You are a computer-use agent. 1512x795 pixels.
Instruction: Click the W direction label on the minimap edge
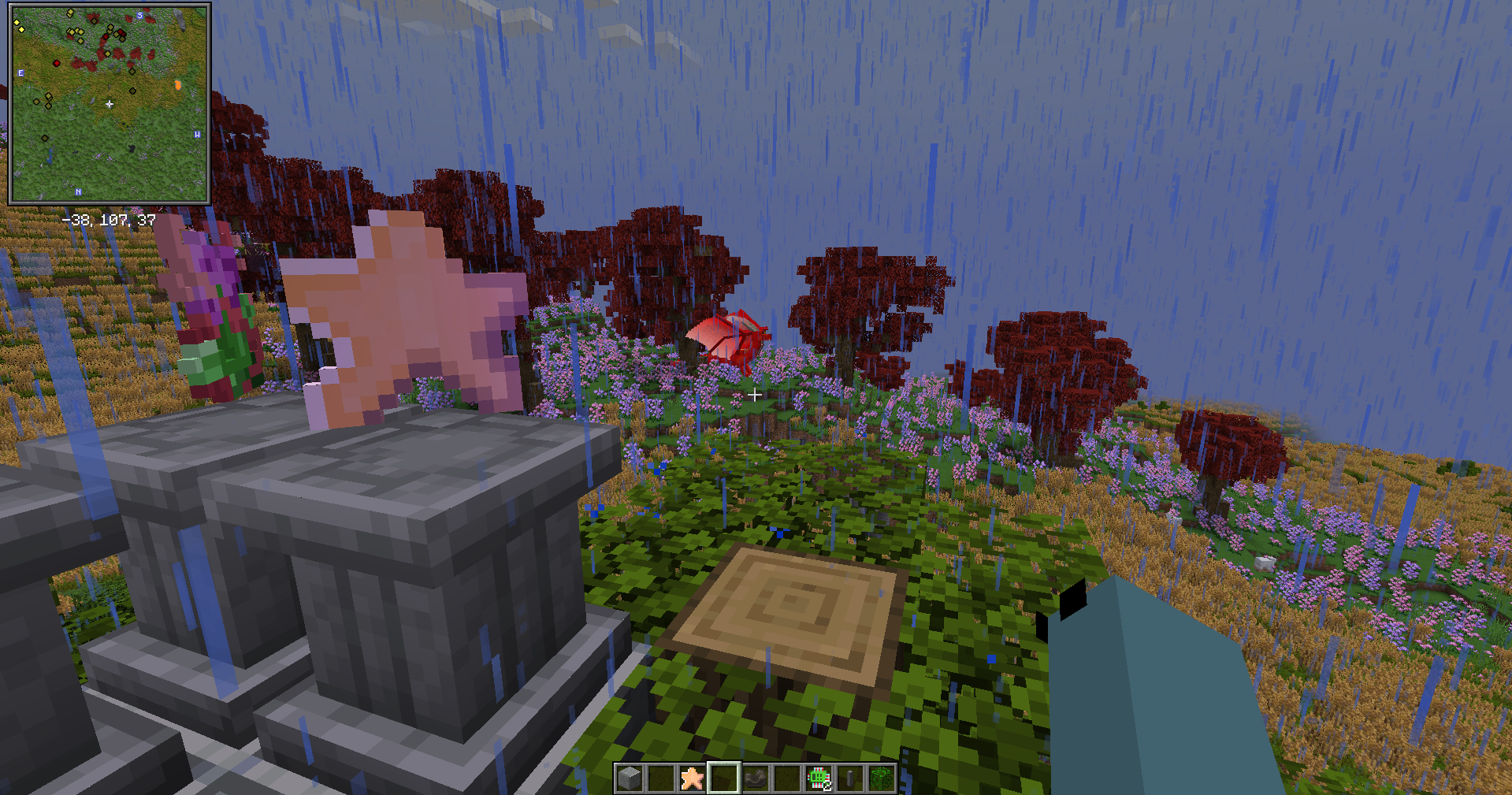tap(197, 134)
